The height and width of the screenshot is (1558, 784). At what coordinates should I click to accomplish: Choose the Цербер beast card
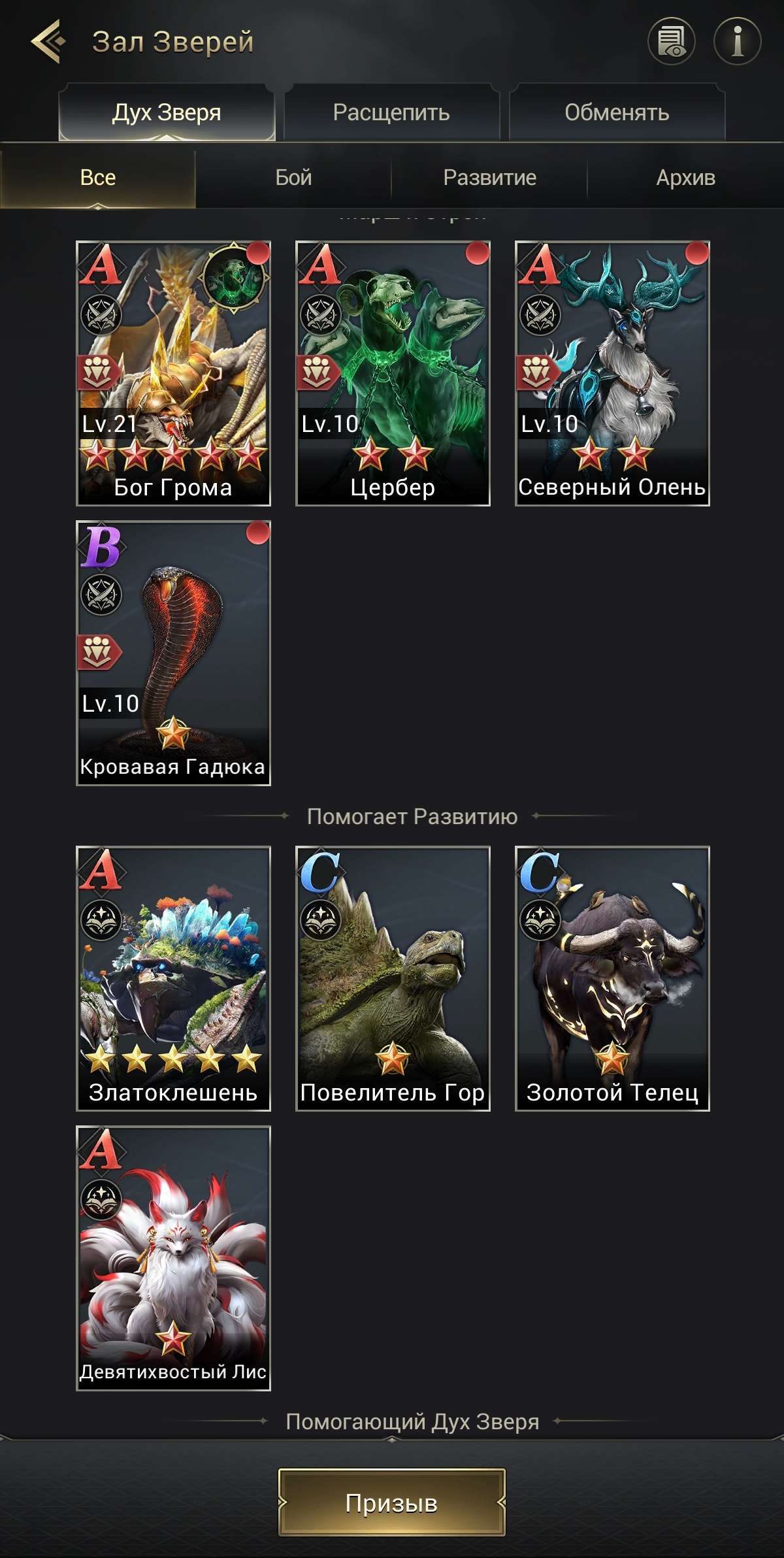pos(393,373)
